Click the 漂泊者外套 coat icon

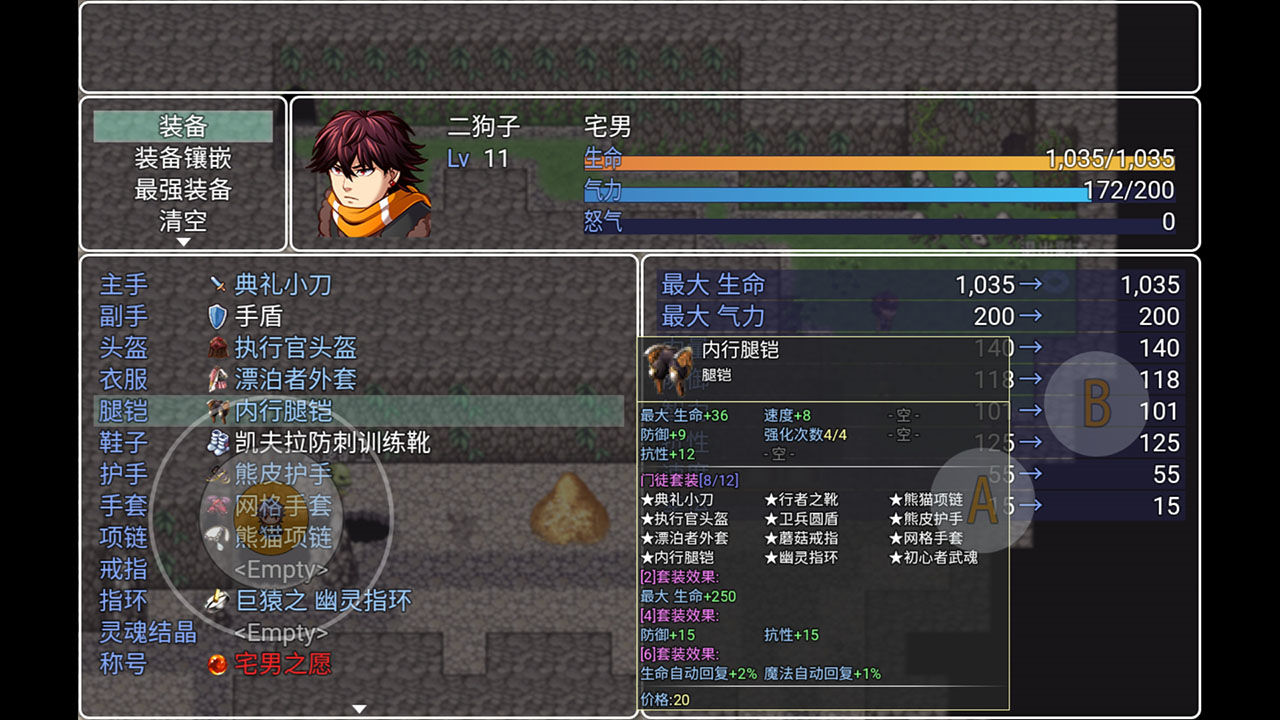(216, 380)
